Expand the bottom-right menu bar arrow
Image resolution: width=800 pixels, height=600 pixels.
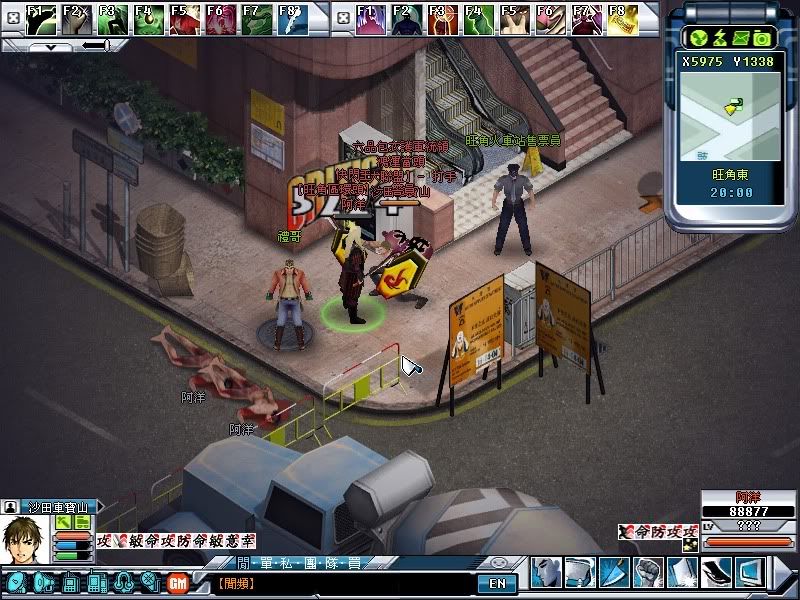click(788, 572)
